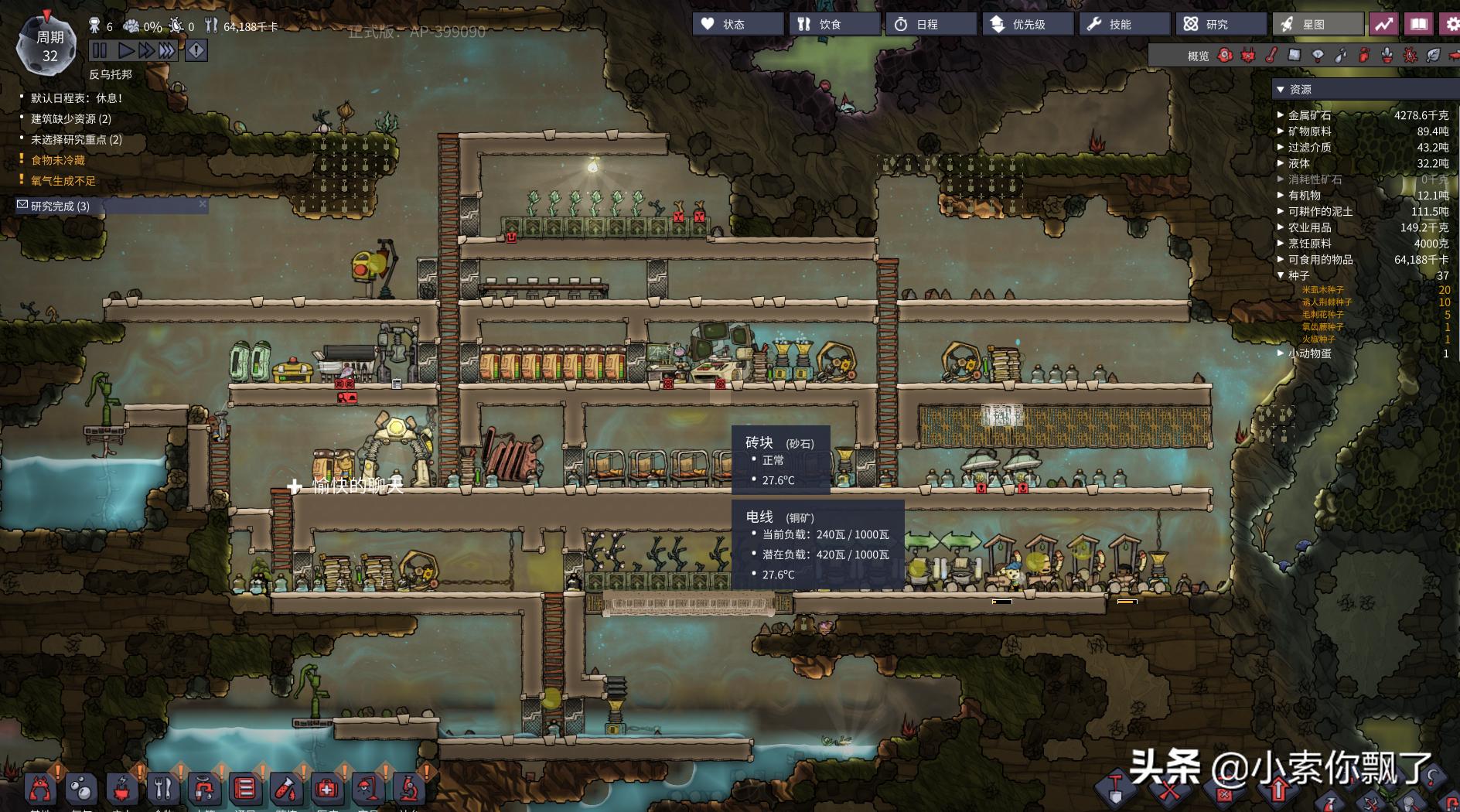Screen dimensions: 1460x812
Task: Select the dig shovel tool
Action: (1115, 787)
